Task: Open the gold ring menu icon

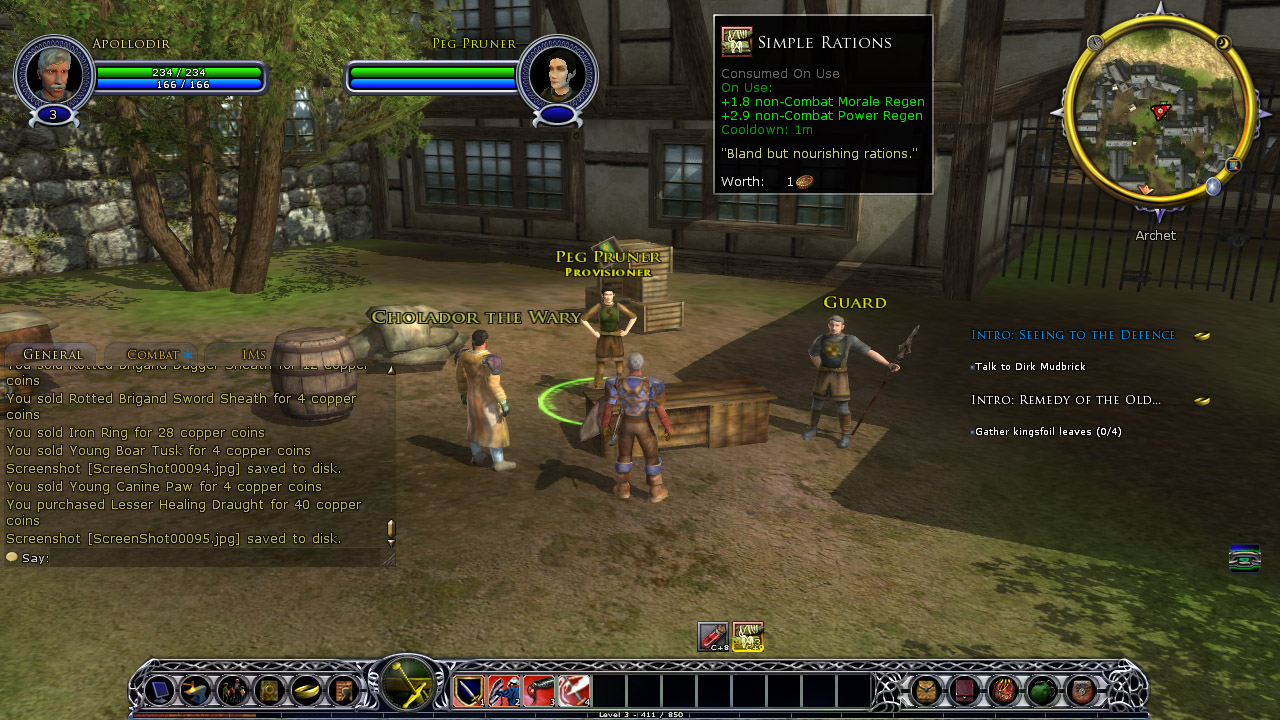Action: coord(306,690)
